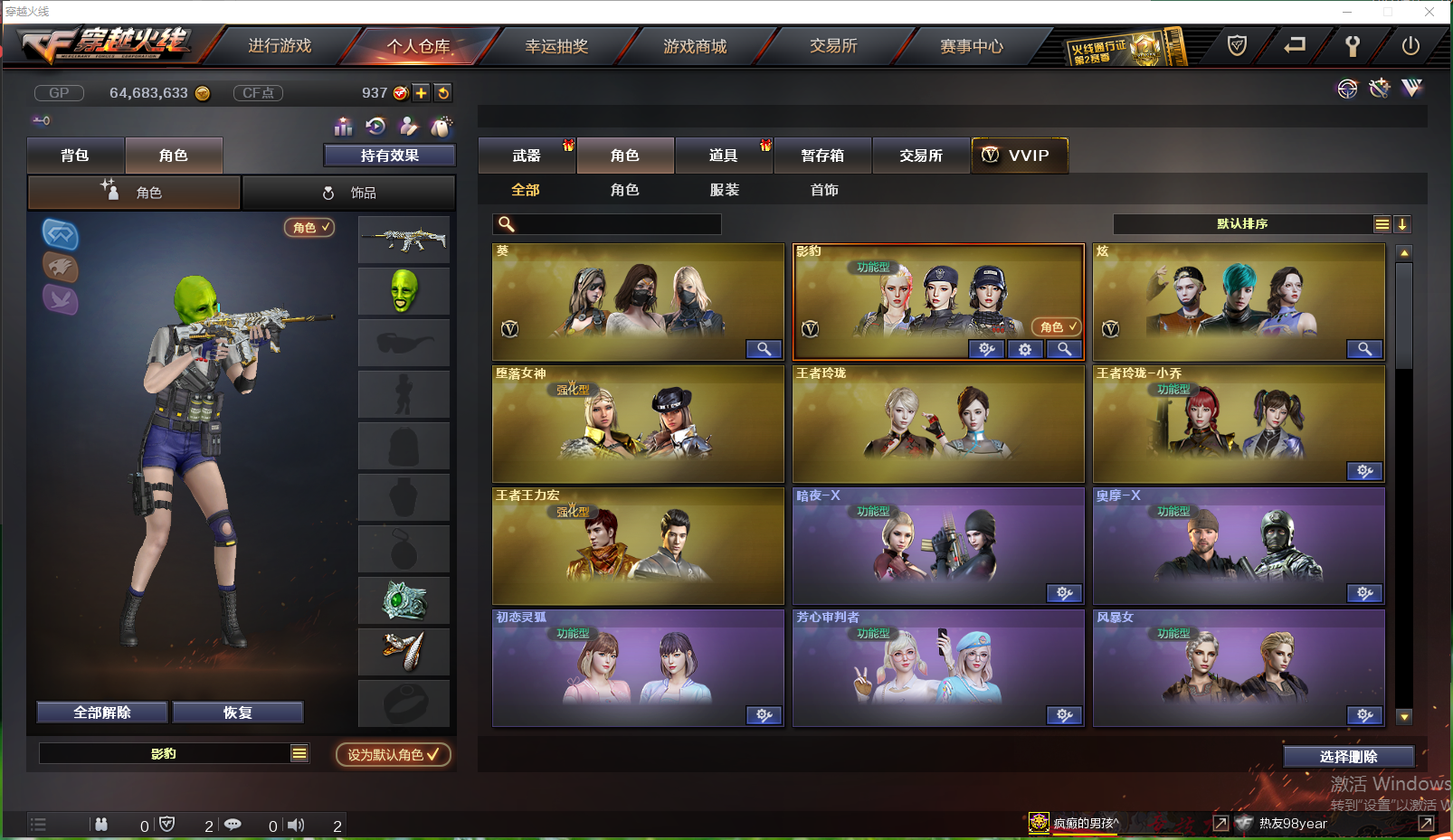
Task: Click the sort direction arrow next to 默认排序
Action: 1401,223
